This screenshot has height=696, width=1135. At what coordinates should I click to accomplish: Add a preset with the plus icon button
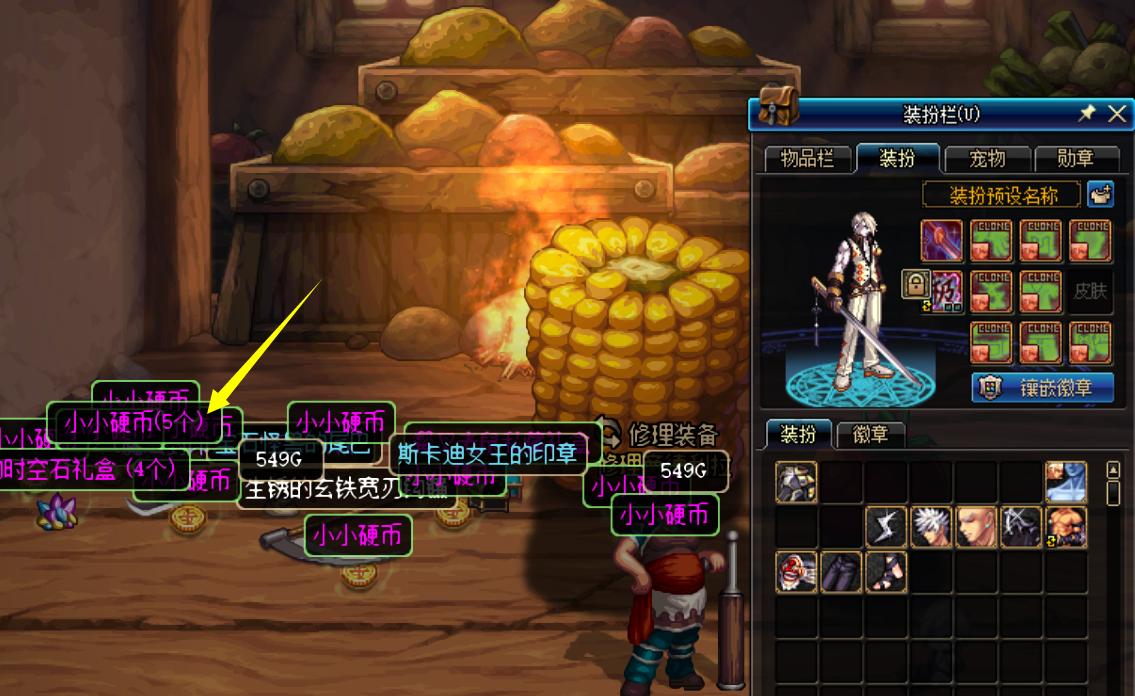[1101, 194]
